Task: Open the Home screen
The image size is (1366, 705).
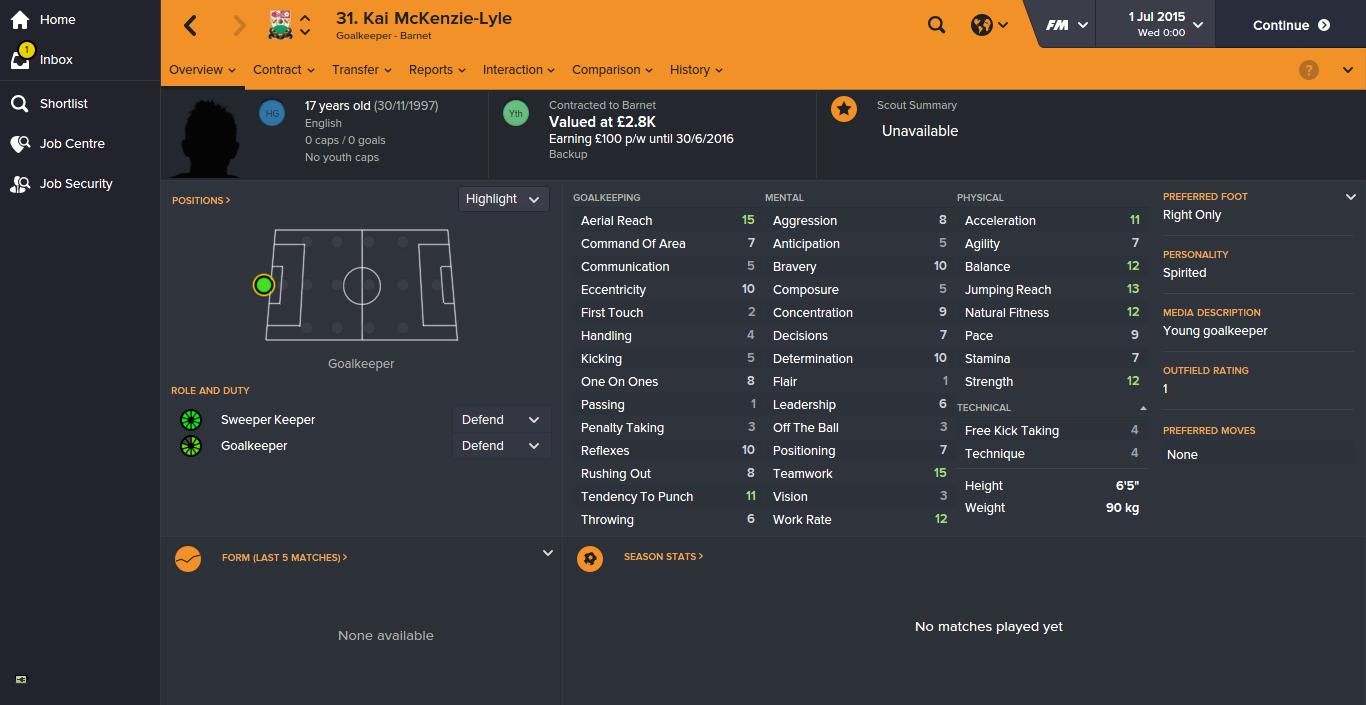Action: click(56, 20)
